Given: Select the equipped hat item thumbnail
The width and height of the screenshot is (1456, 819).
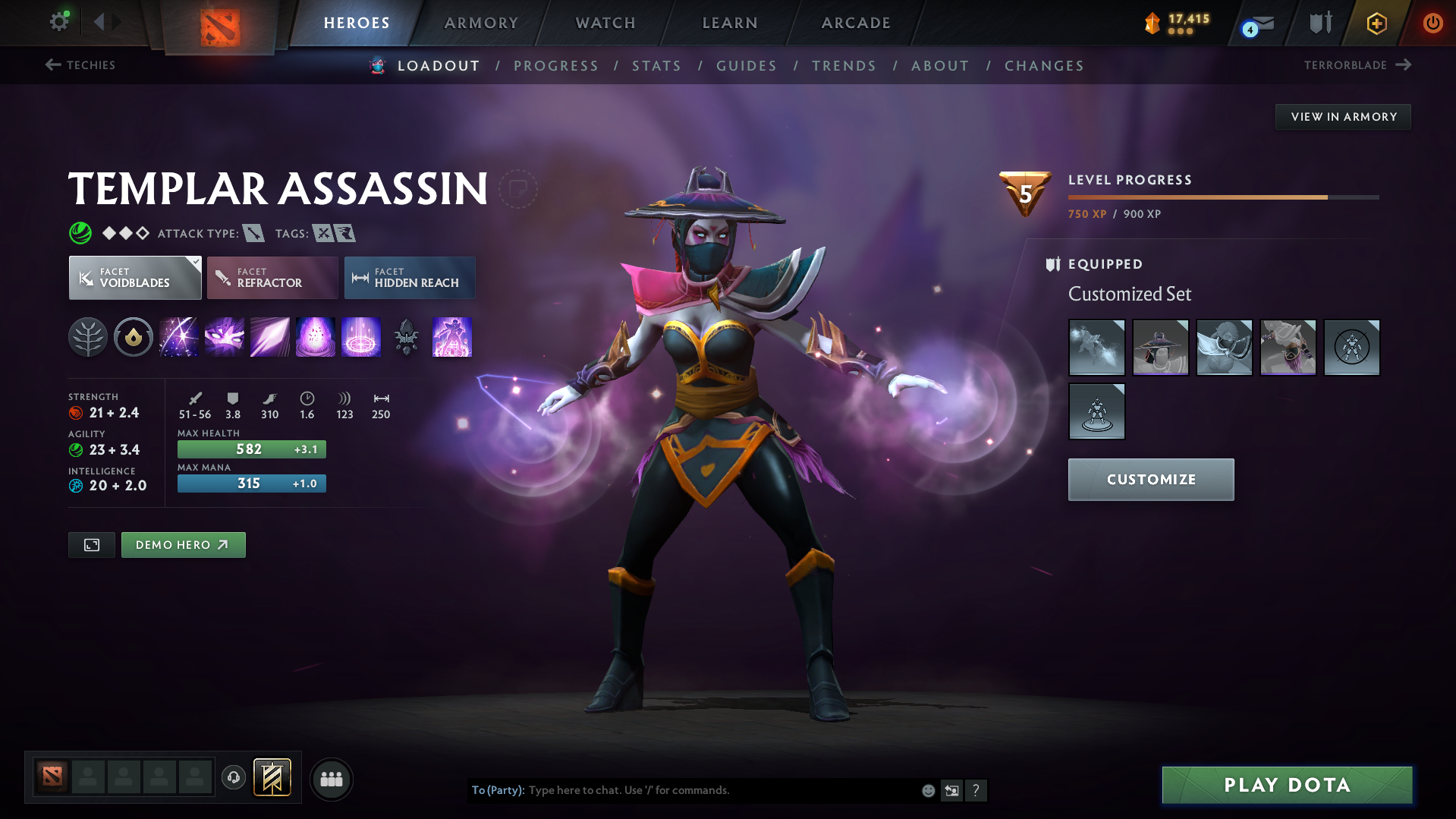Looking at the screenshot, I should (x=1160, y=348).
